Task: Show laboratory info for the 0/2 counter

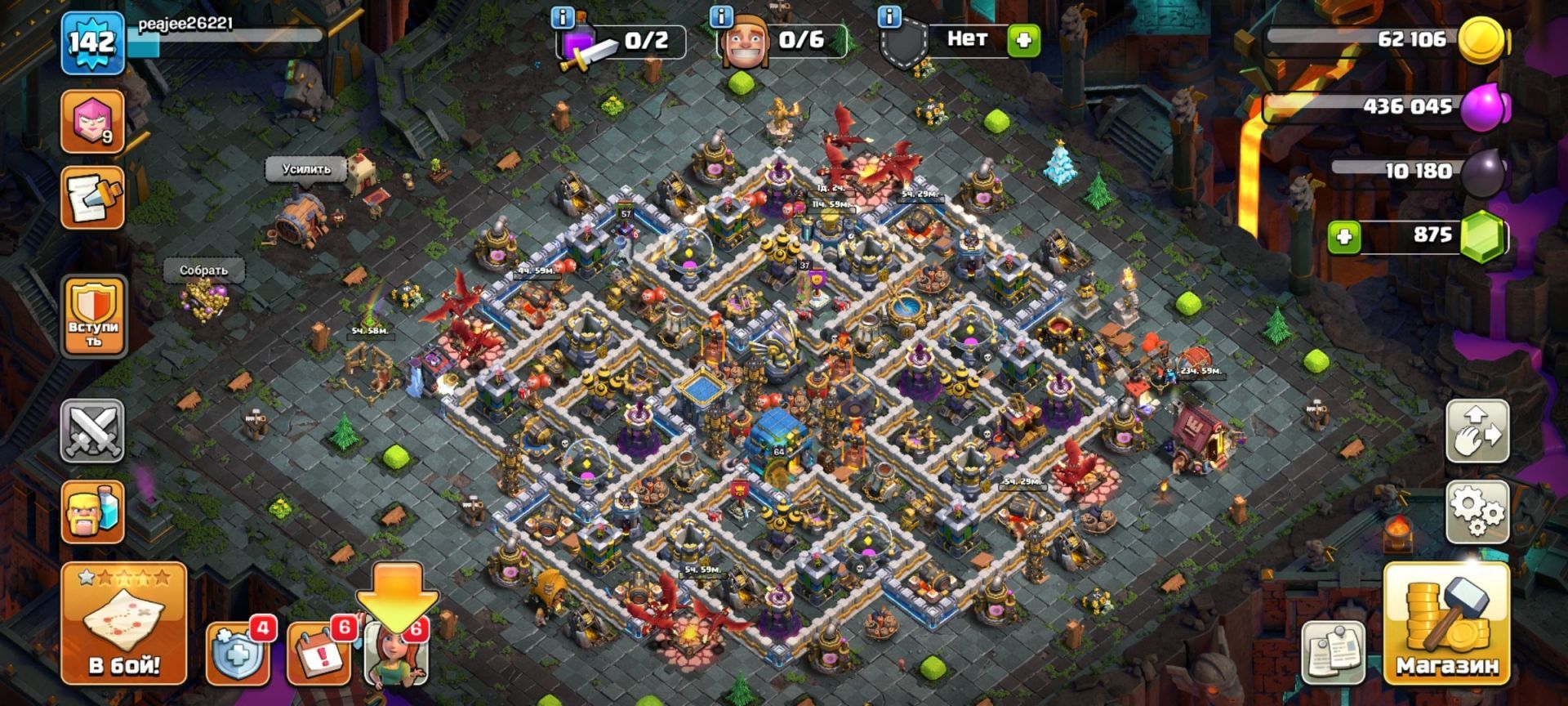Action: pos(562,16)
